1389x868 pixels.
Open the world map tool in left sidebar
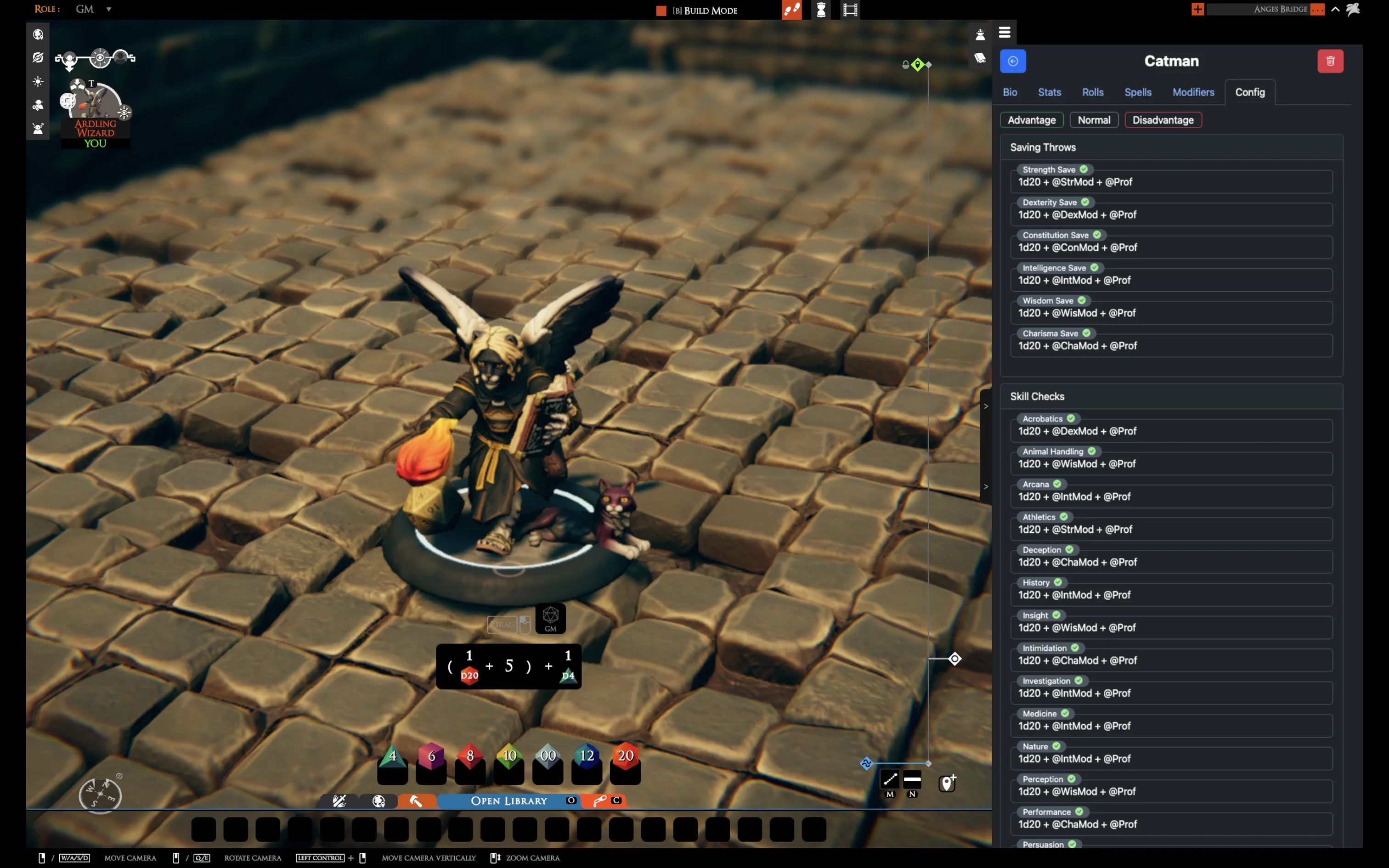38,34
